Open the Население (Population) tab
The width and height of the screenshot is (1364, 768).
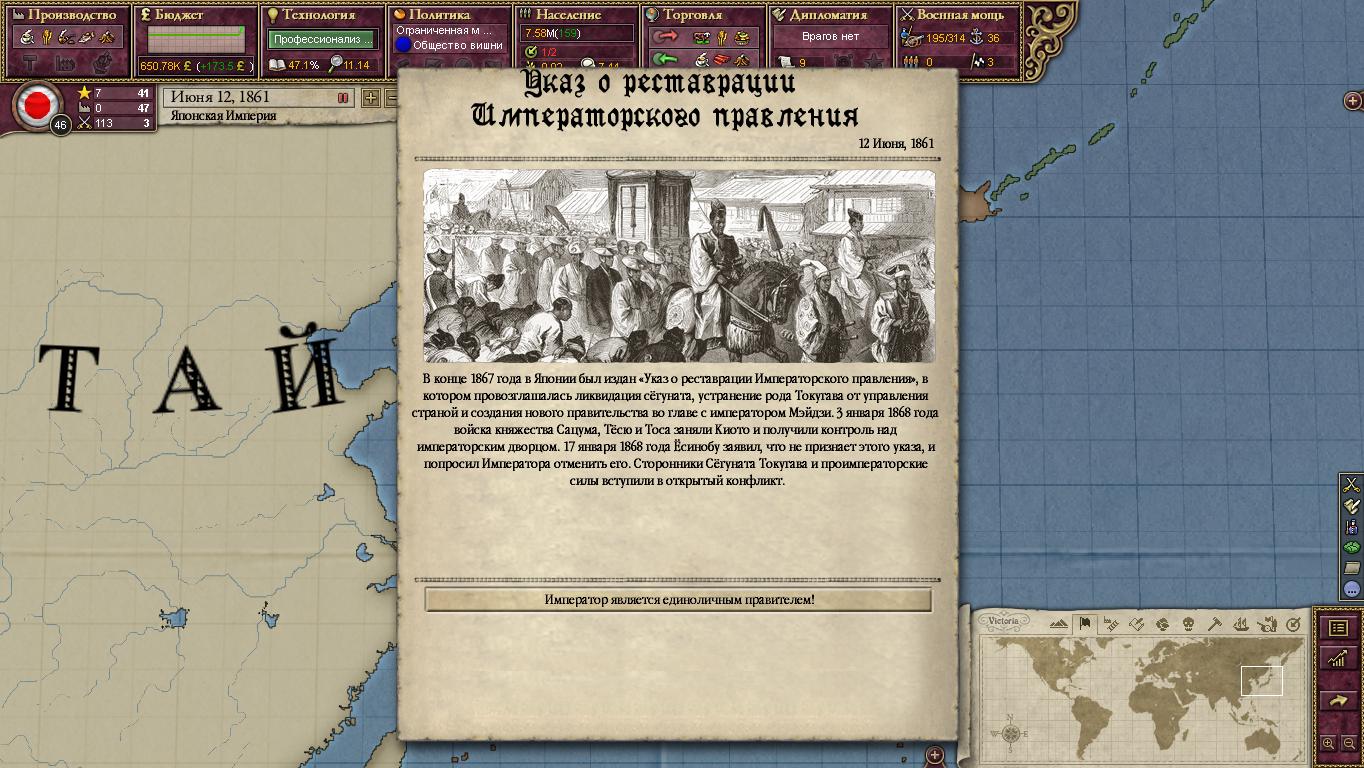pyautogui.click(x=577, y=15)
